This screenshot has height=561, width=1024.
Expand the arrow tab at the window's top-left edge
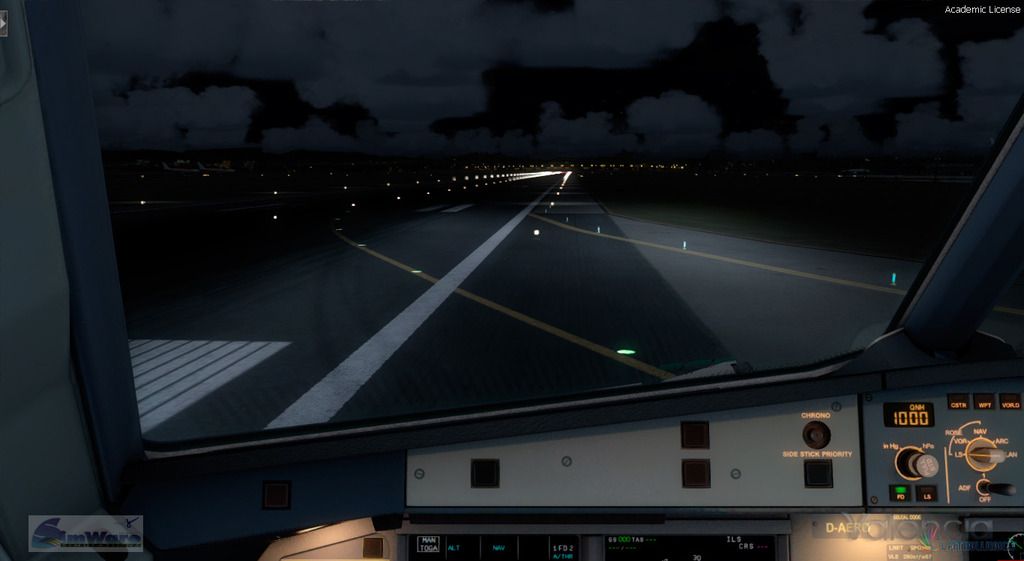click(3, 23)
